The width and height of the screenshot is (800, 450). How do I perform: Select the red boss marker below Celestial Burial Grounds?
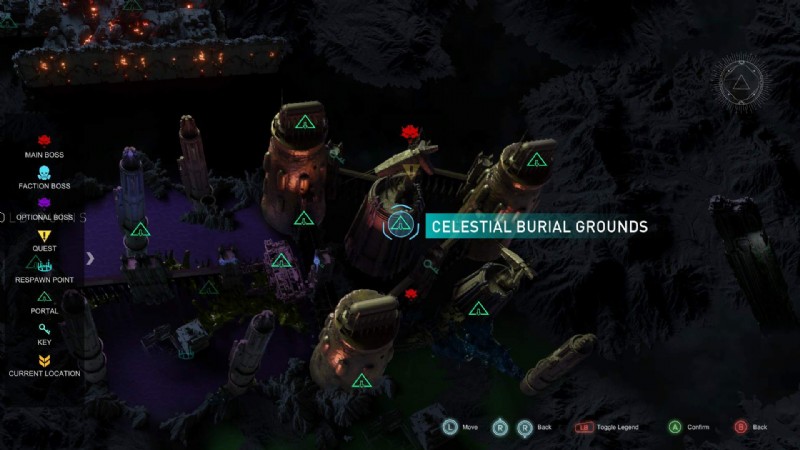410,294
